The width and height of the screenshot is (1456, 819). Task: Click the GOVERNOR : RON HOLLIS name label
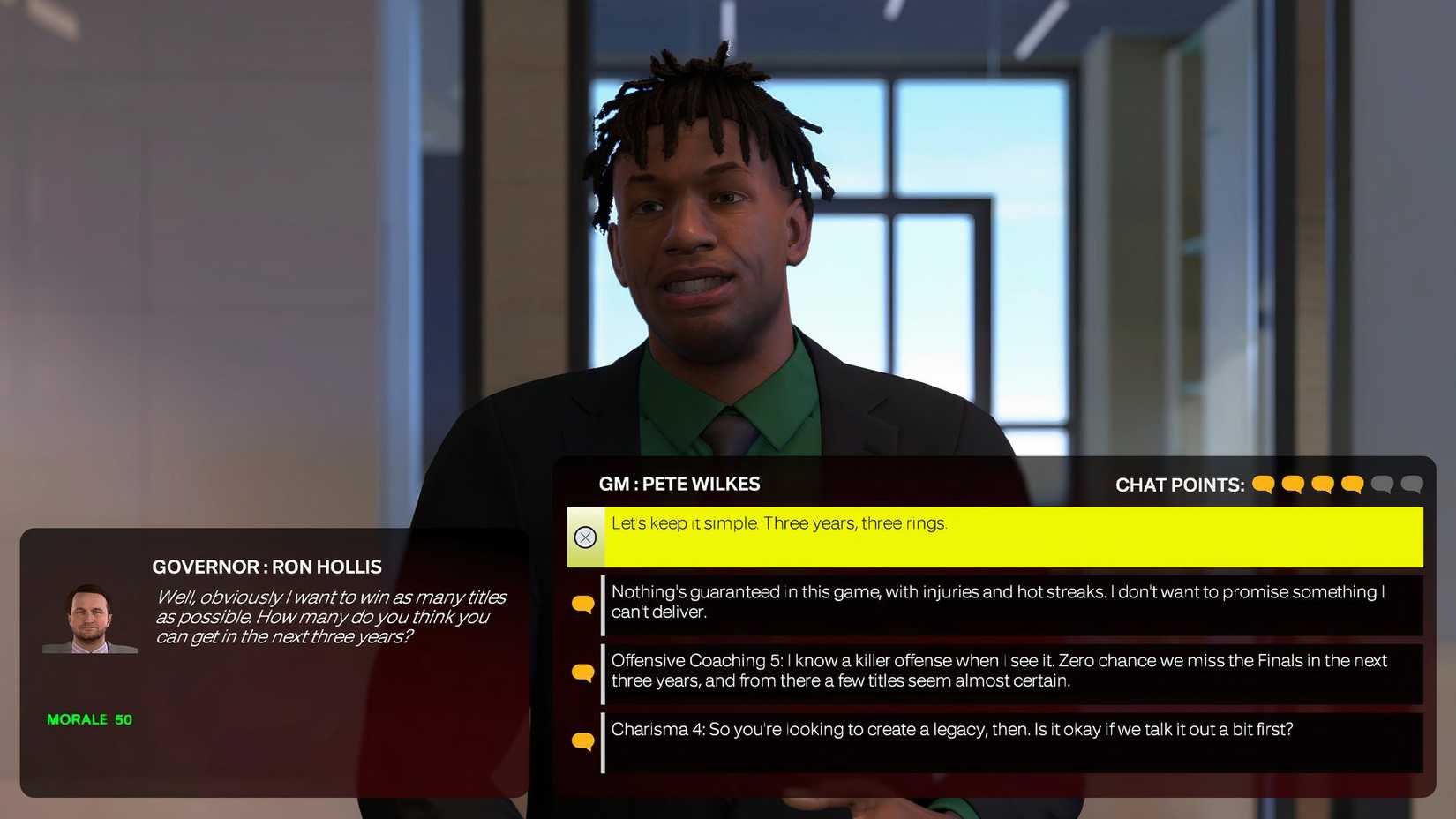(267, 567)
